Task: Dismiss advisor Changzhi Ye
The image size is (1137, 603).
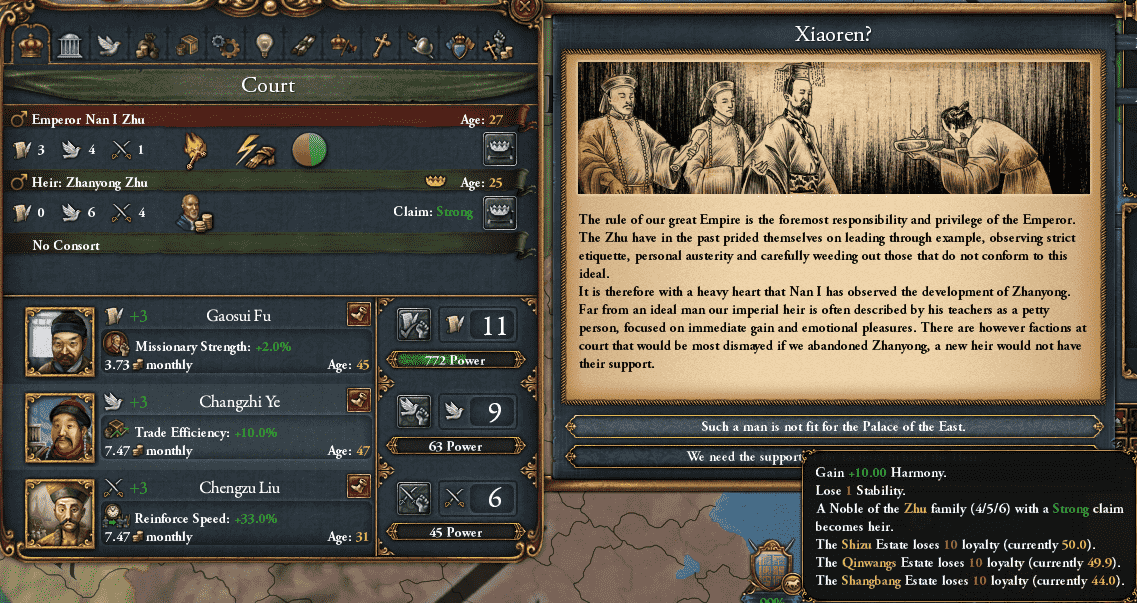Action: tap(359, 401)
